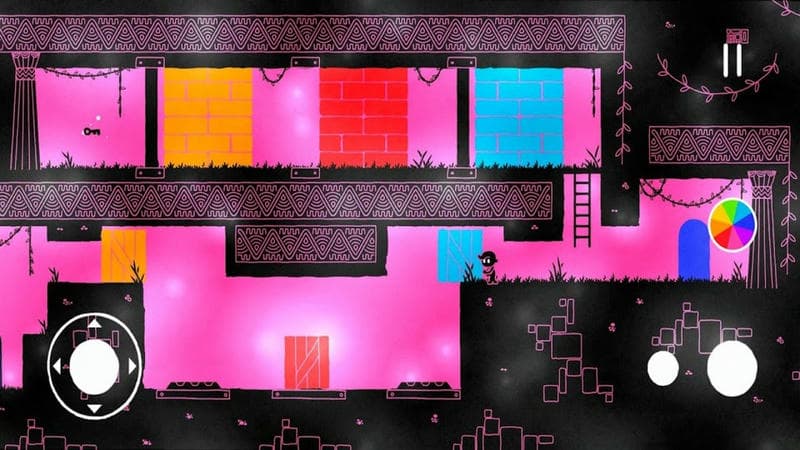Tap the joystick's up arrow
Image resolution: width=800 pixels, height=450 pixels.
pos(95,323)
